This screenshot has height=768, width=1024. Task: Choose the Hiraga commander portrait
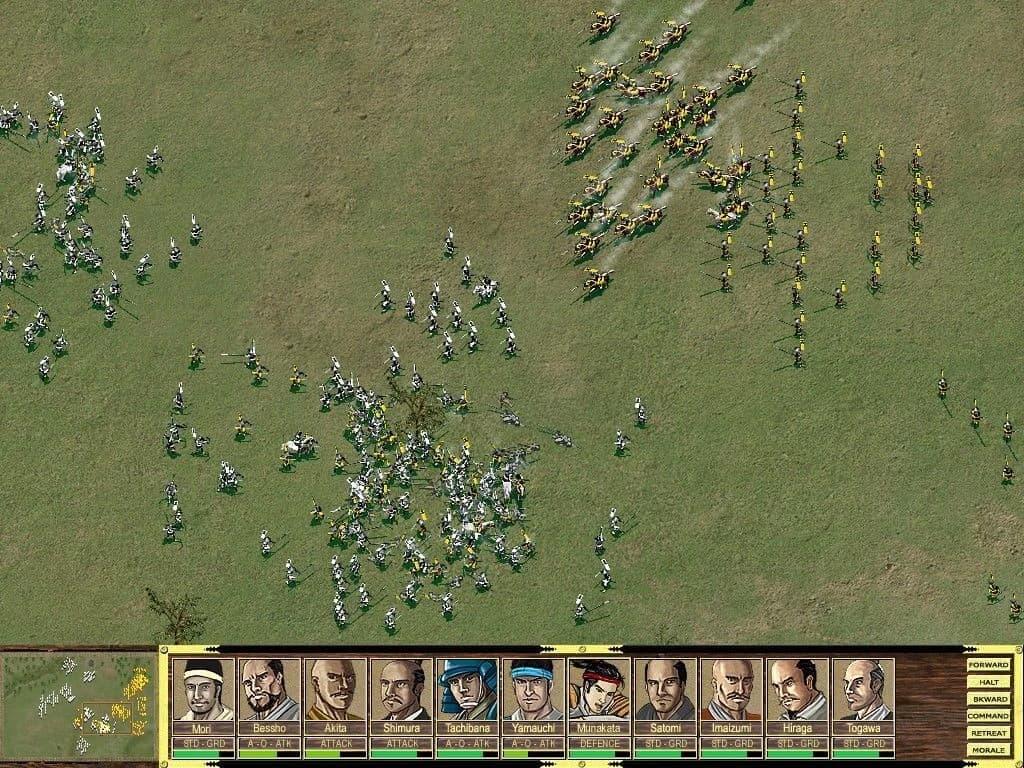point(797,691)
